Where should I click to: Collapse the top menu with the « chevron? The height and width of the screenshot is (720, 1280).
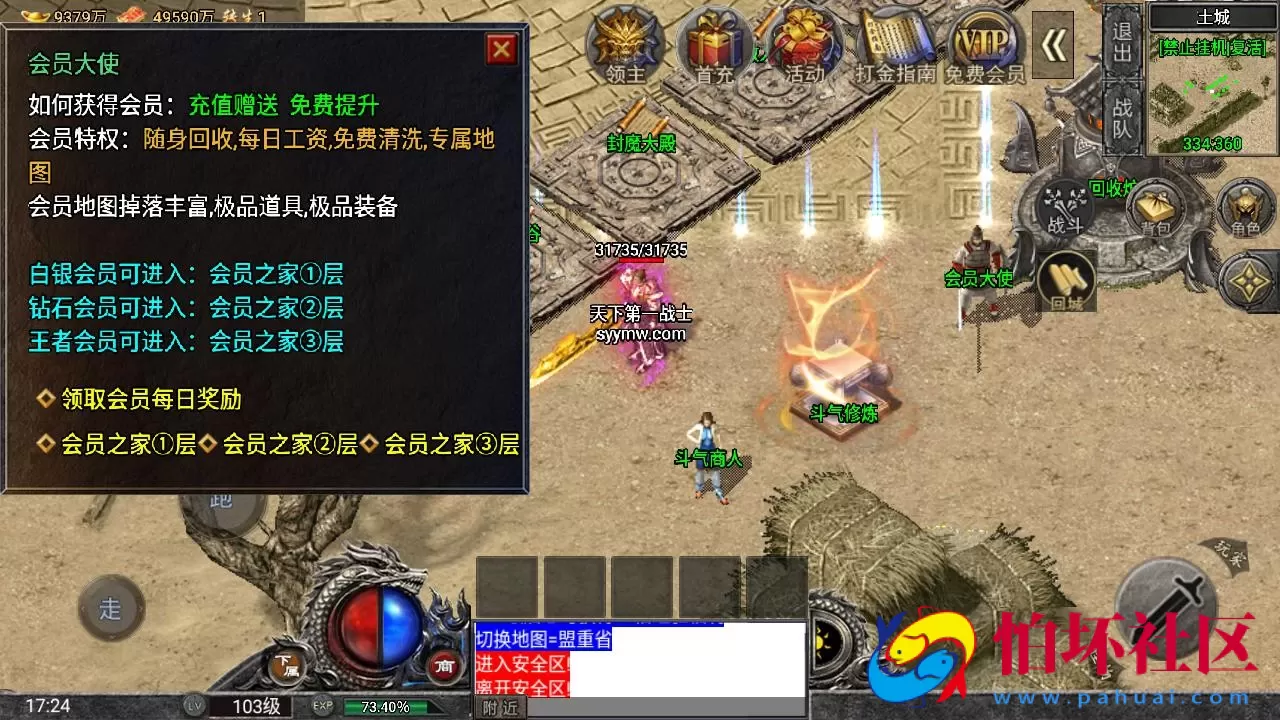click(1055, 45)
